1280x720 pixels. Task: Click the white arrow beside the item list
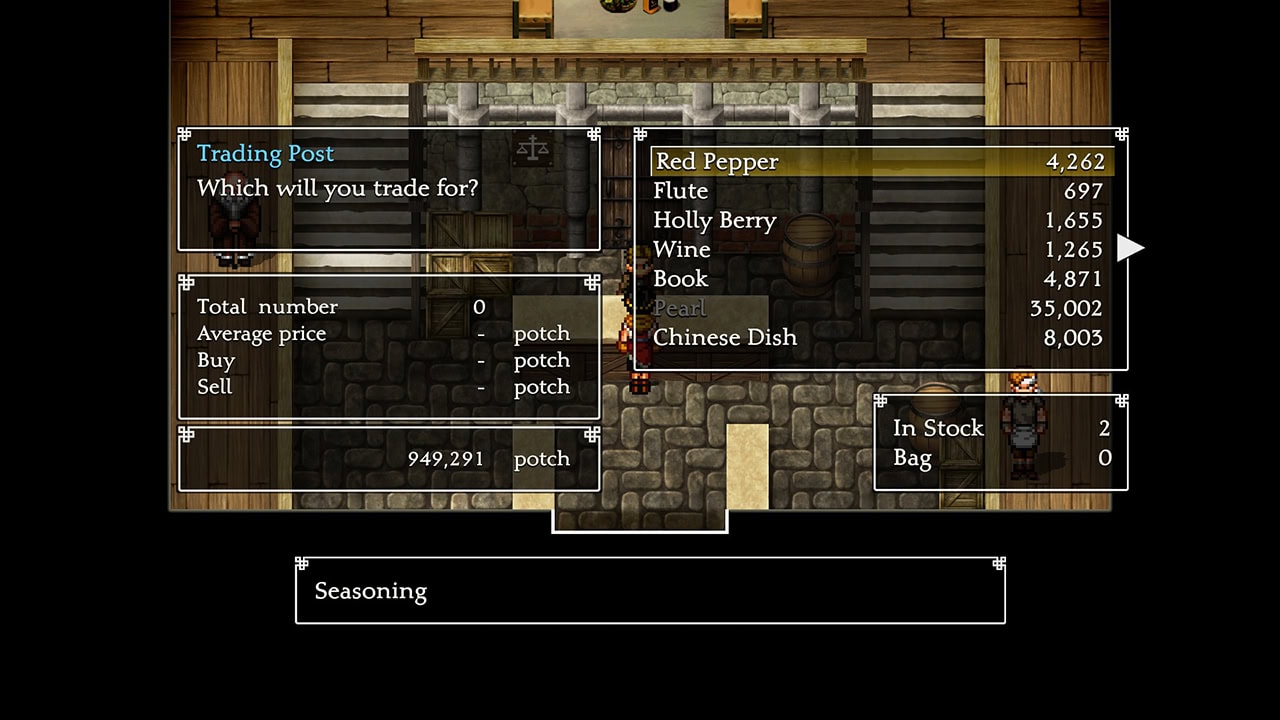pos(1130,248)
